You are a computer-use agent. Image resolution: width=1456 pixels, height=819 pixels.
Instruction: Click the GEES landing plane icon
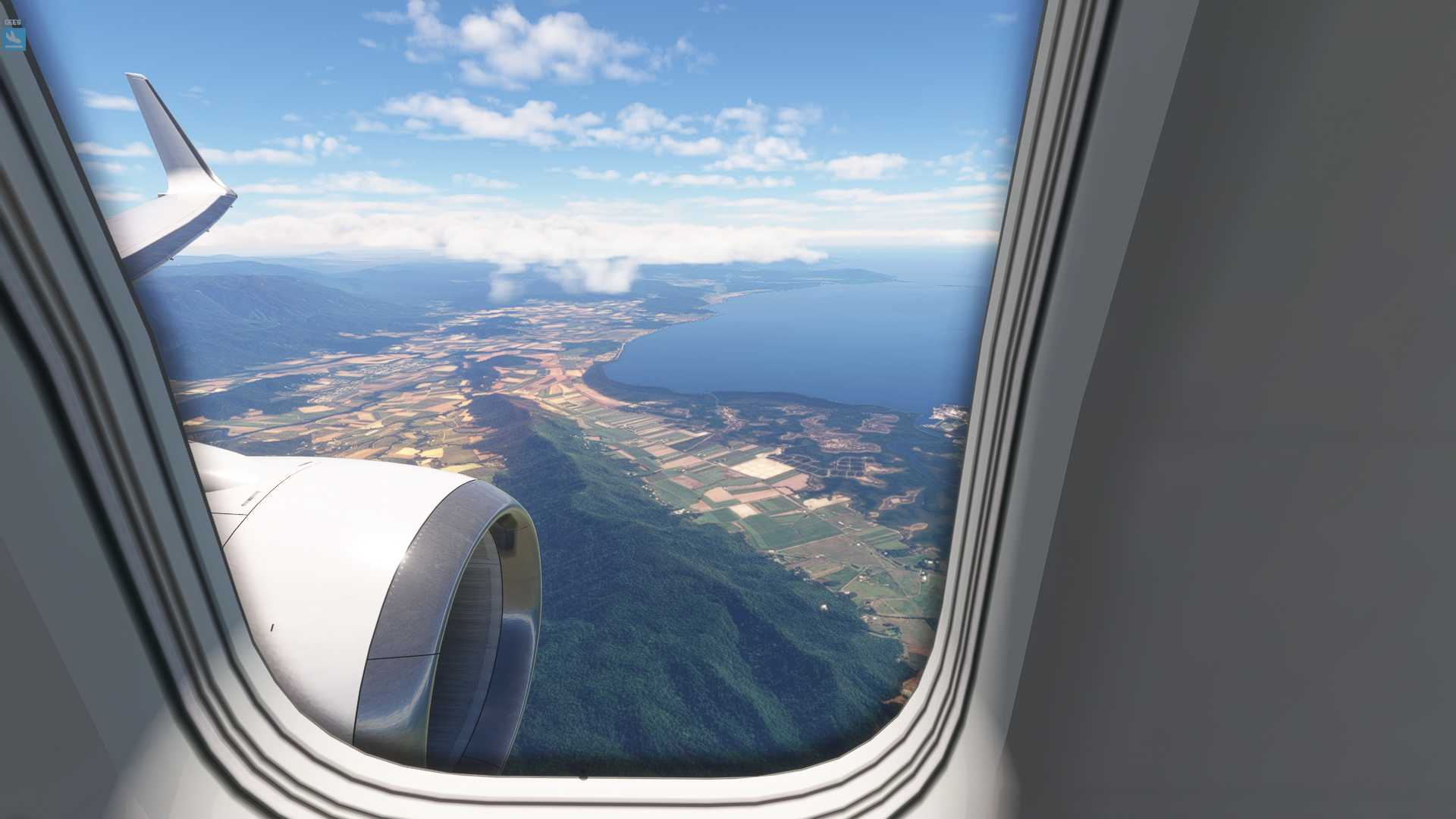pyautogui.click(x=14, y=38)
